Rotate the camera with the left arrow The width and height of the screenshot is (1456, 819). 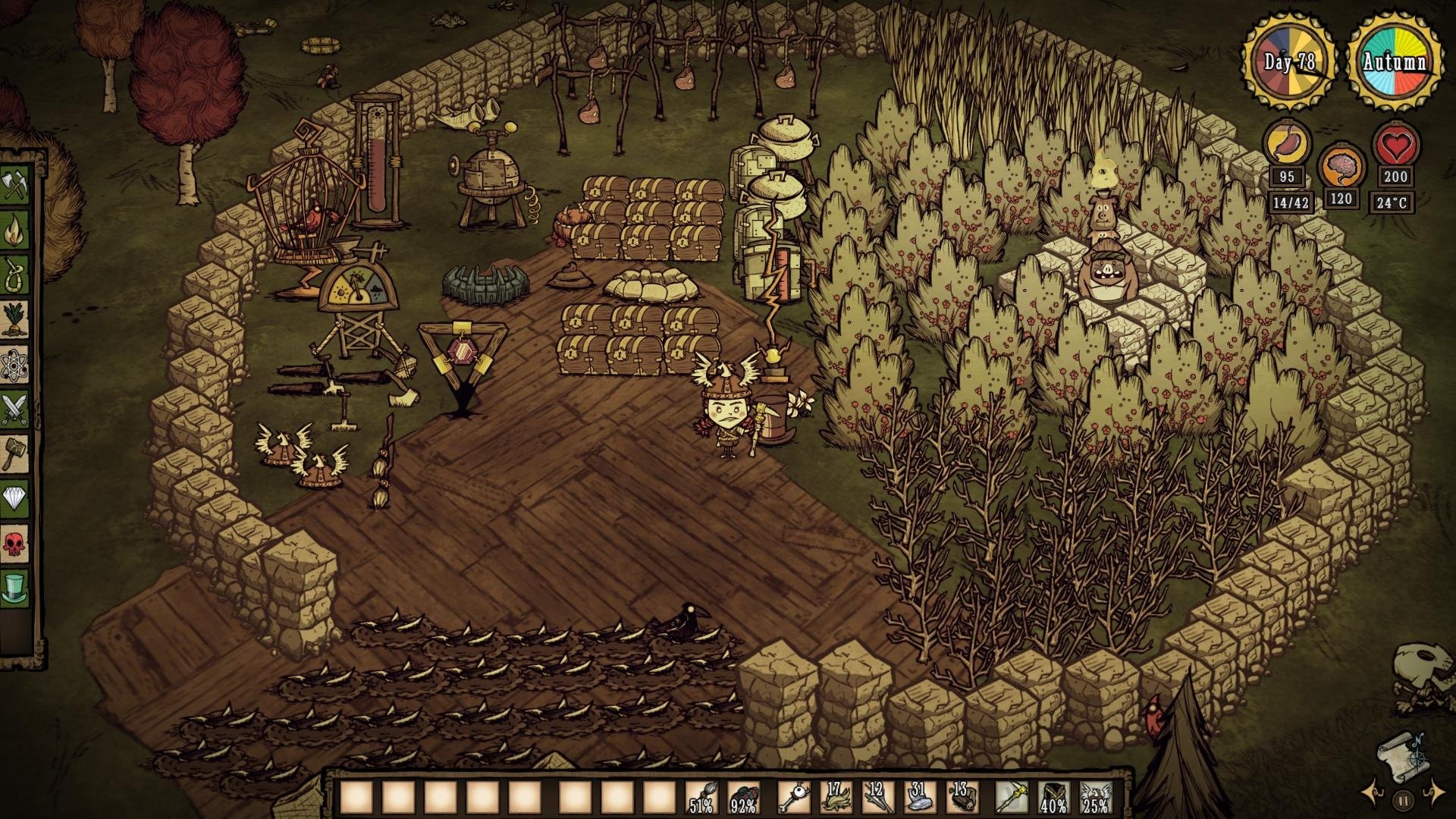(1371, 793)
